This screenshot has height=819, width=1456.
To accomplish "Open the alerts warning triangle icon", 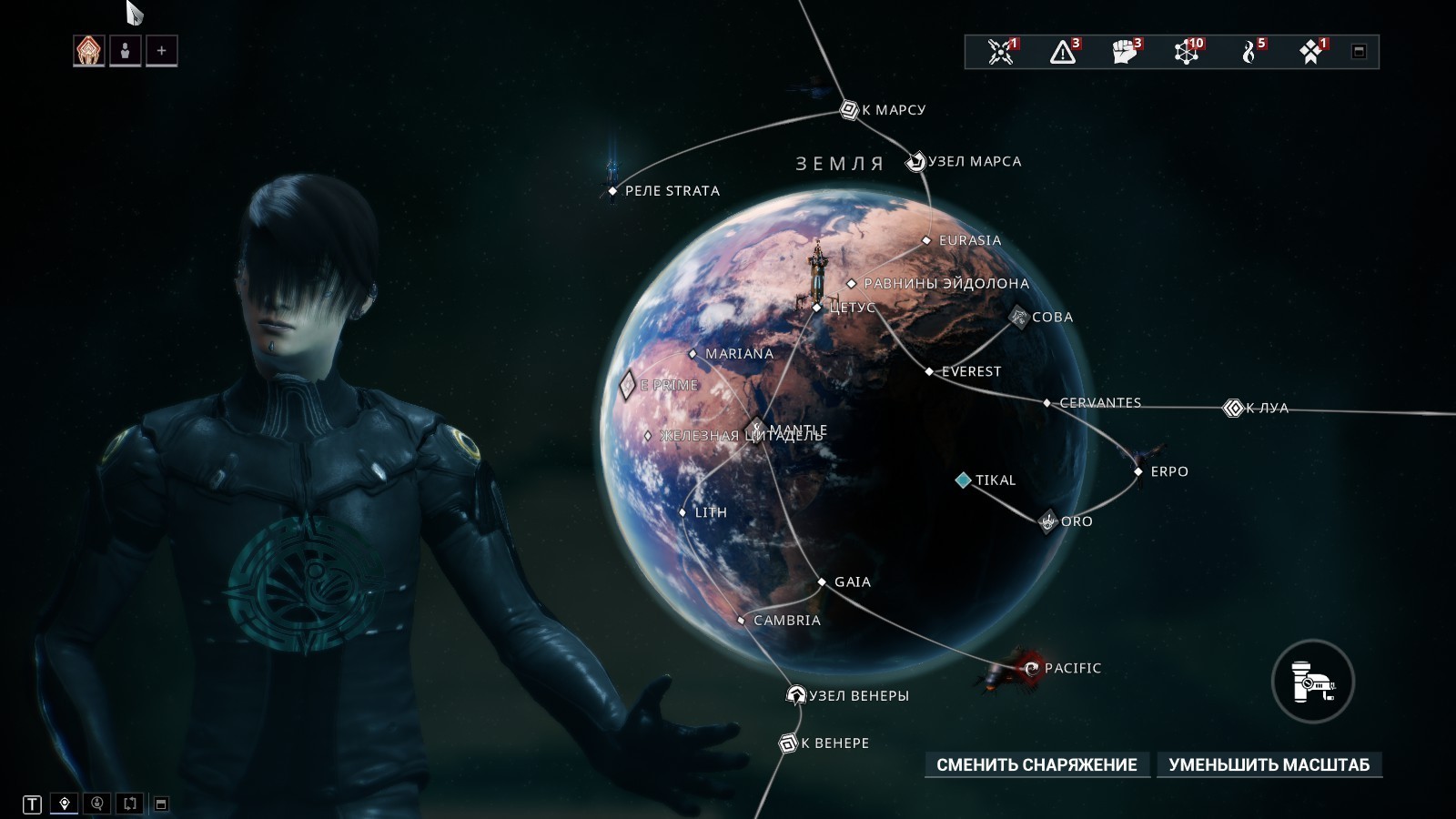I will click(1063, 52).
